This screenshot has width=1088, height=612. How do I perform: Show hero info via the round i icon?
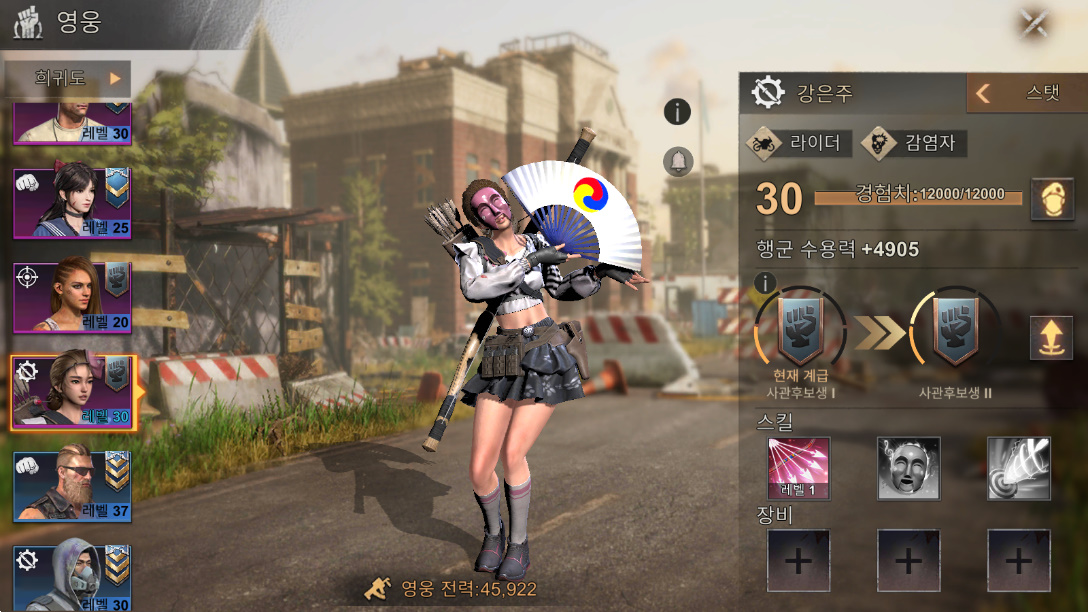click(678, 112)
